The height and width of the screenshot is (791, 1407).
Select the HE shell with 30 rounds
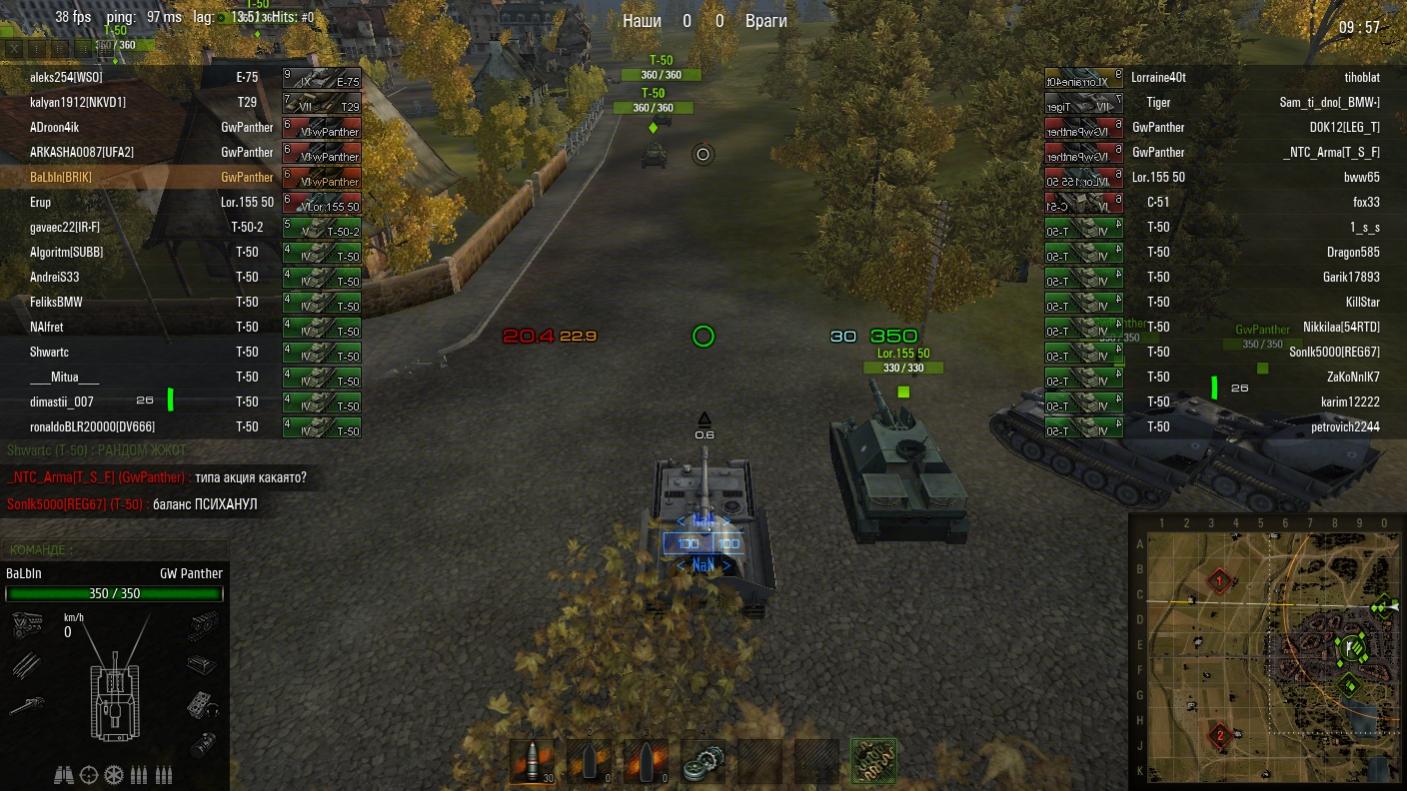(x=532, y=762)
